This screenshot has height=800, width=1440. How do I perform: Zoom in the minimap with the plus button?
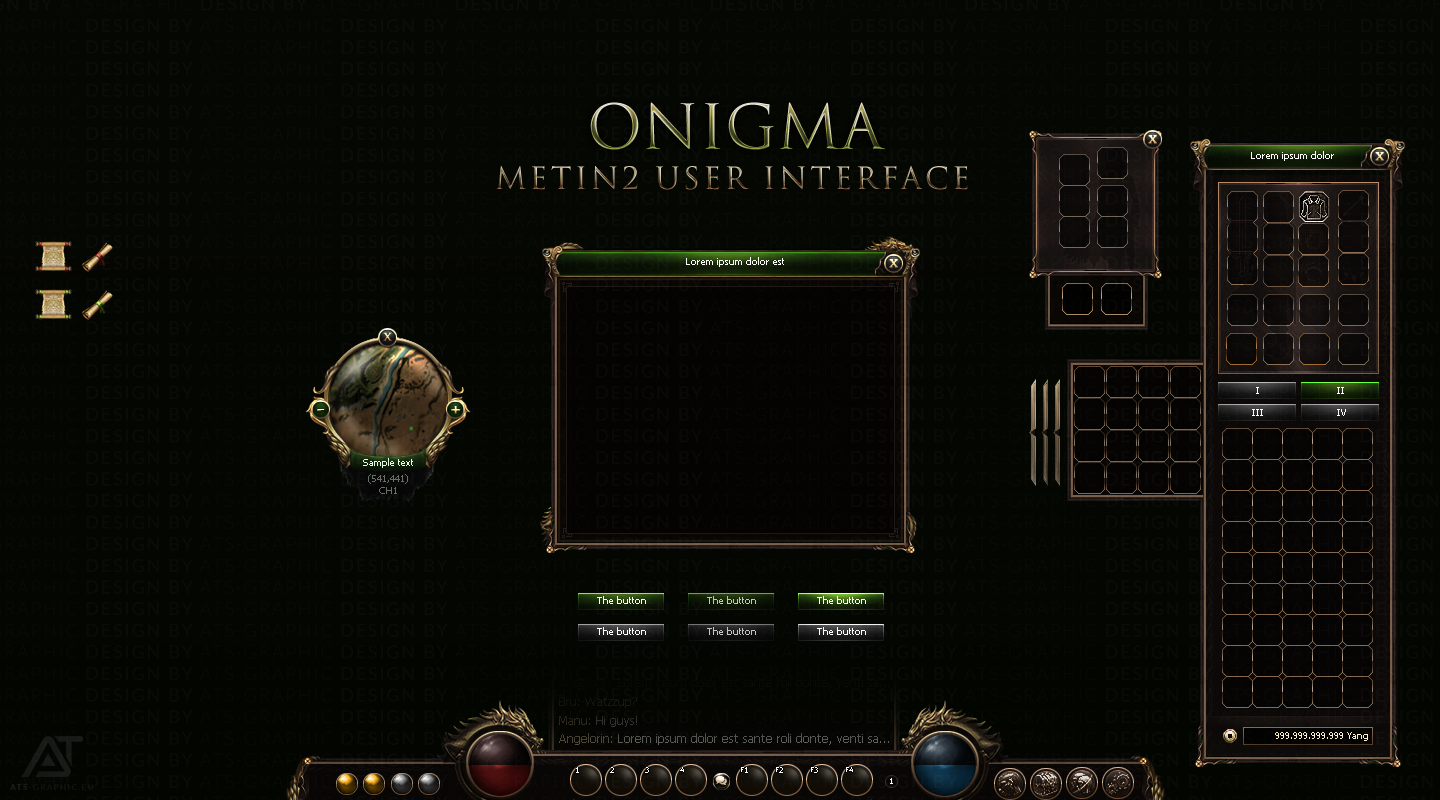(455, 409)
